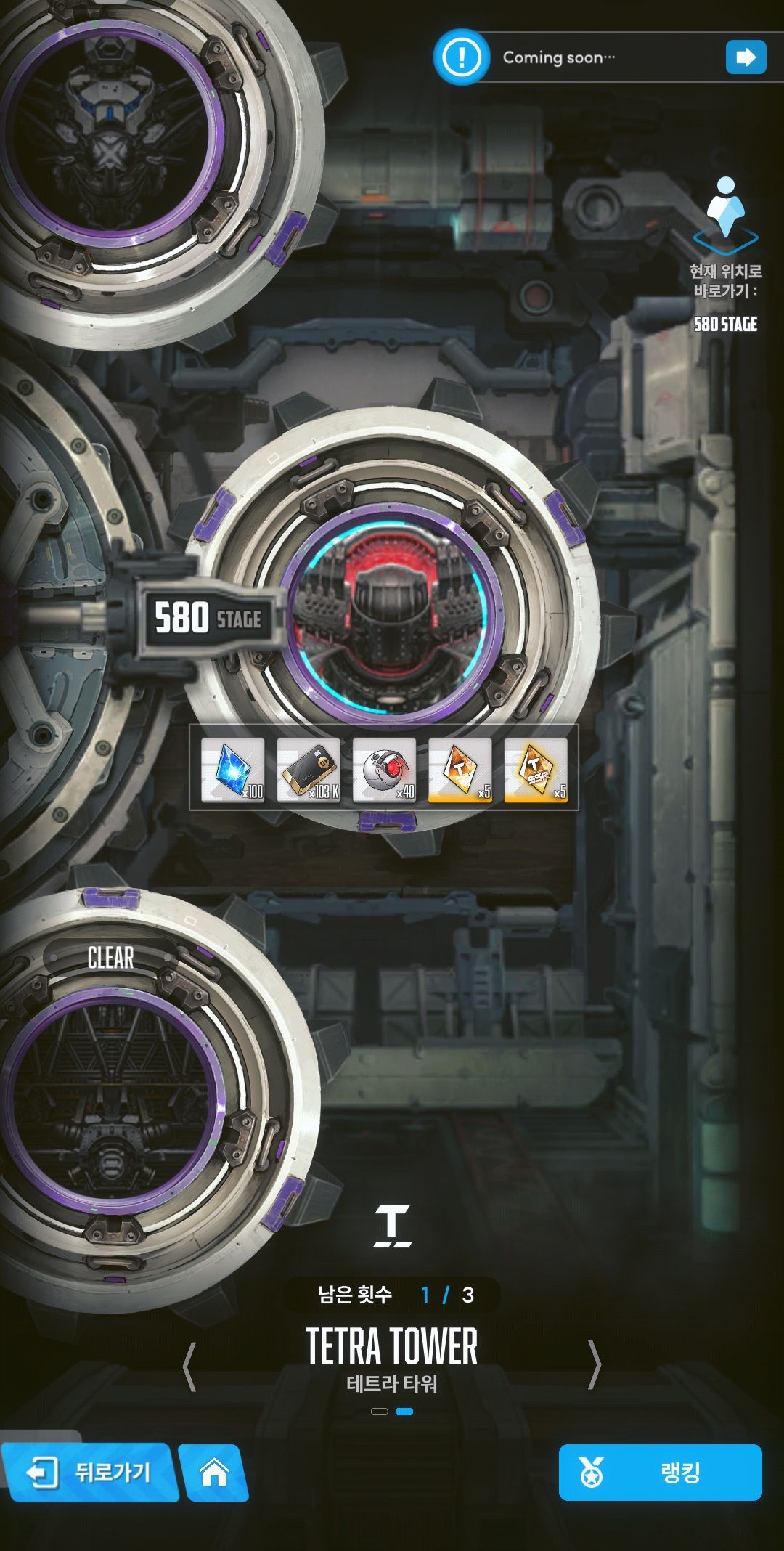Switch to next tower with right arrow
The height and width of the screenshot is (1551, 784).
[x=594, y=1365]
